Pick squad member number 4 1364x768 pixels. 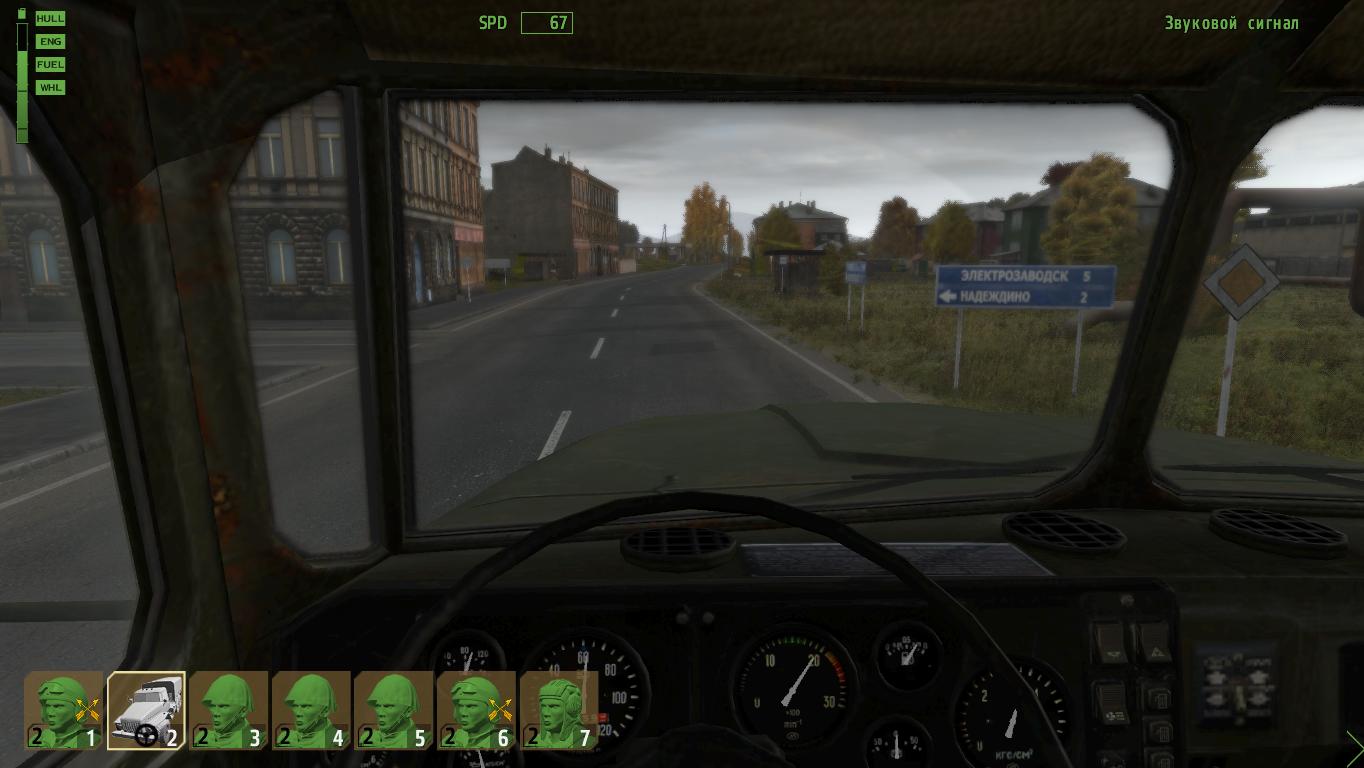(310, 710)
